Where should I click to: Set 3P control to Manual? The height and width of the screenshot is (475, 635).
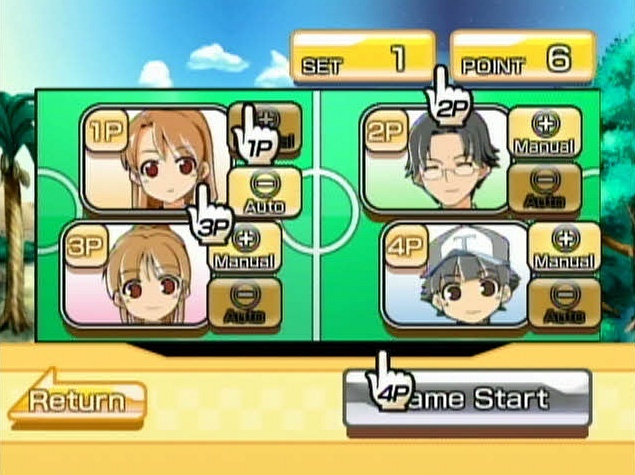point(246,247)
